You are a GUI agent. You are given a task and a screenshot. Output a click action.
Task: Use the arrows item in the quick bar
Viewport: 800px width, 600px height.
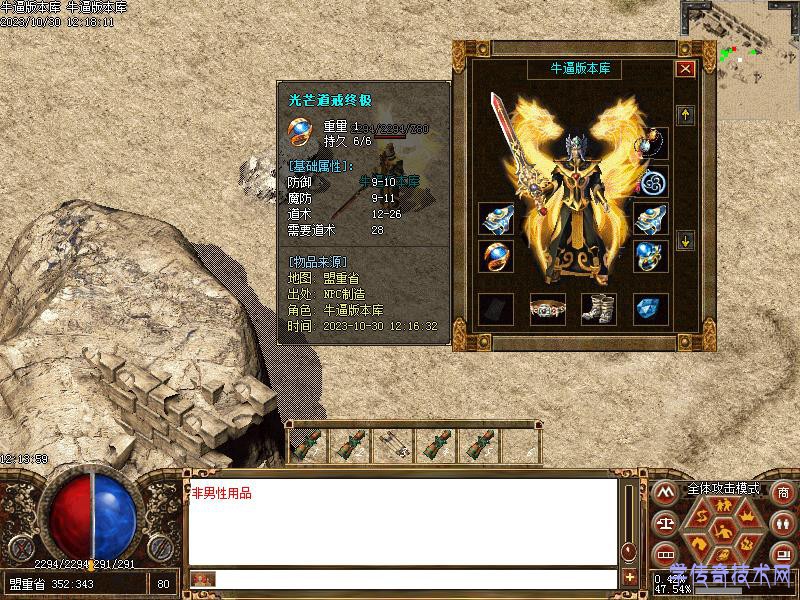coord(391,446)
